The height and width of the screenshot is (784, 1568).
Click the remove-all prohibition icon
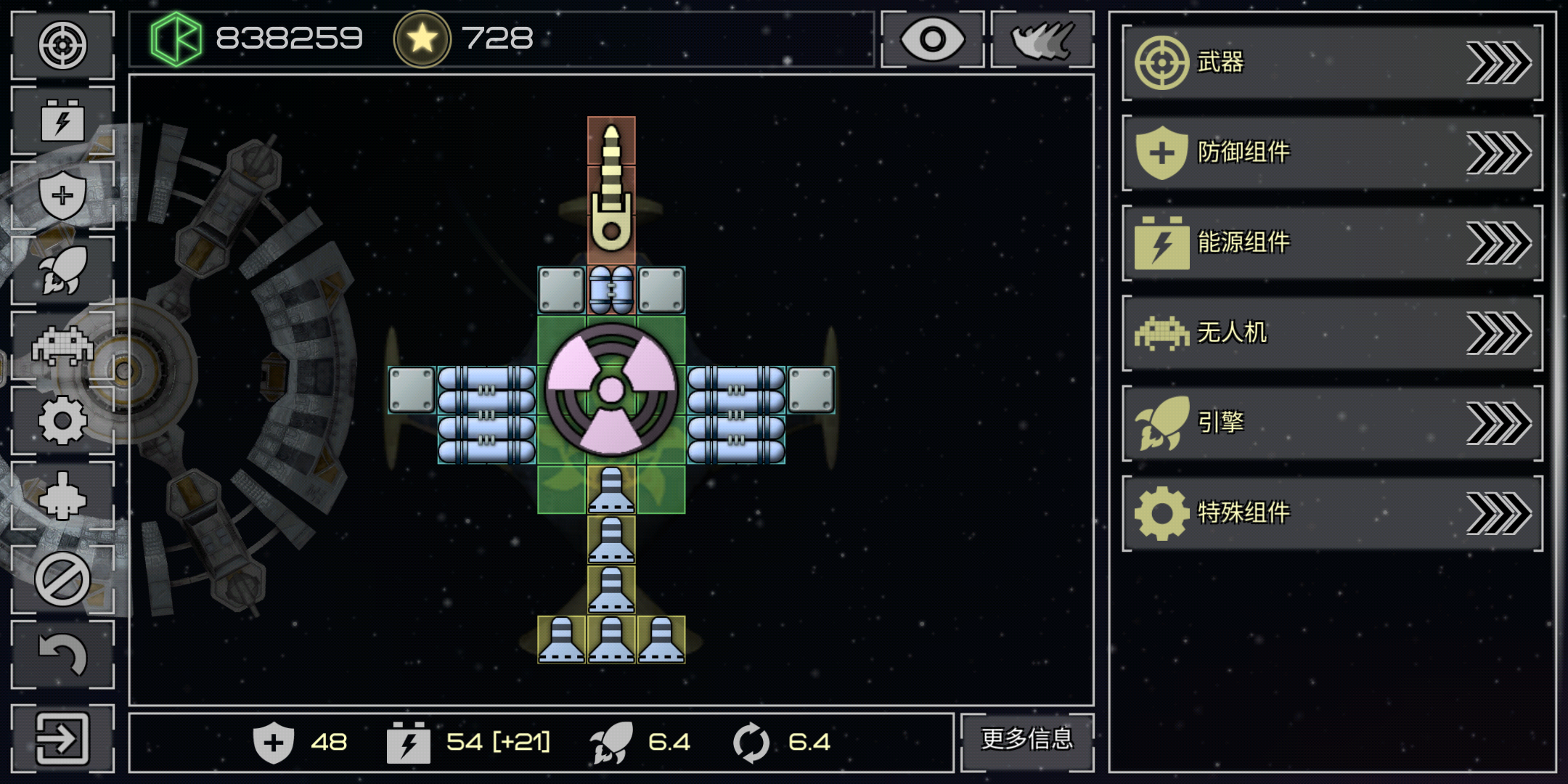[63, 579]
